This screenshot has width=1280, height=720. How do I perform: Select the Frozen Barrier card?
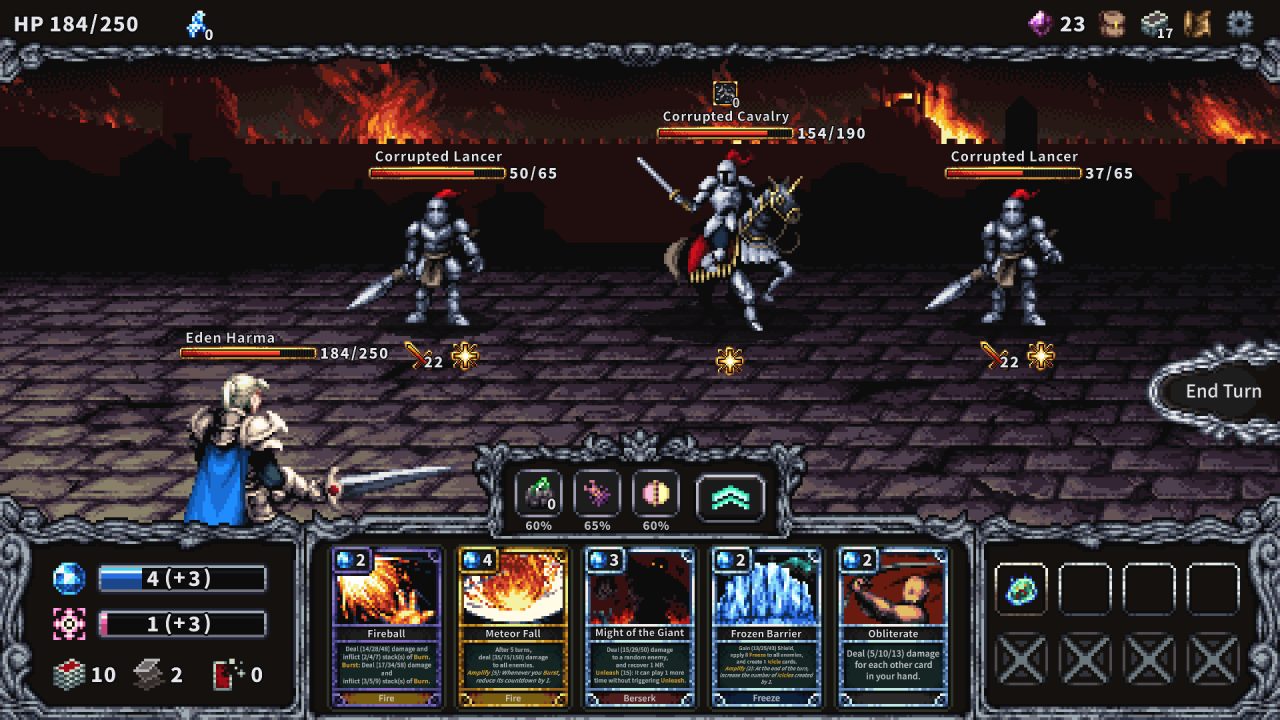[765, 630]
